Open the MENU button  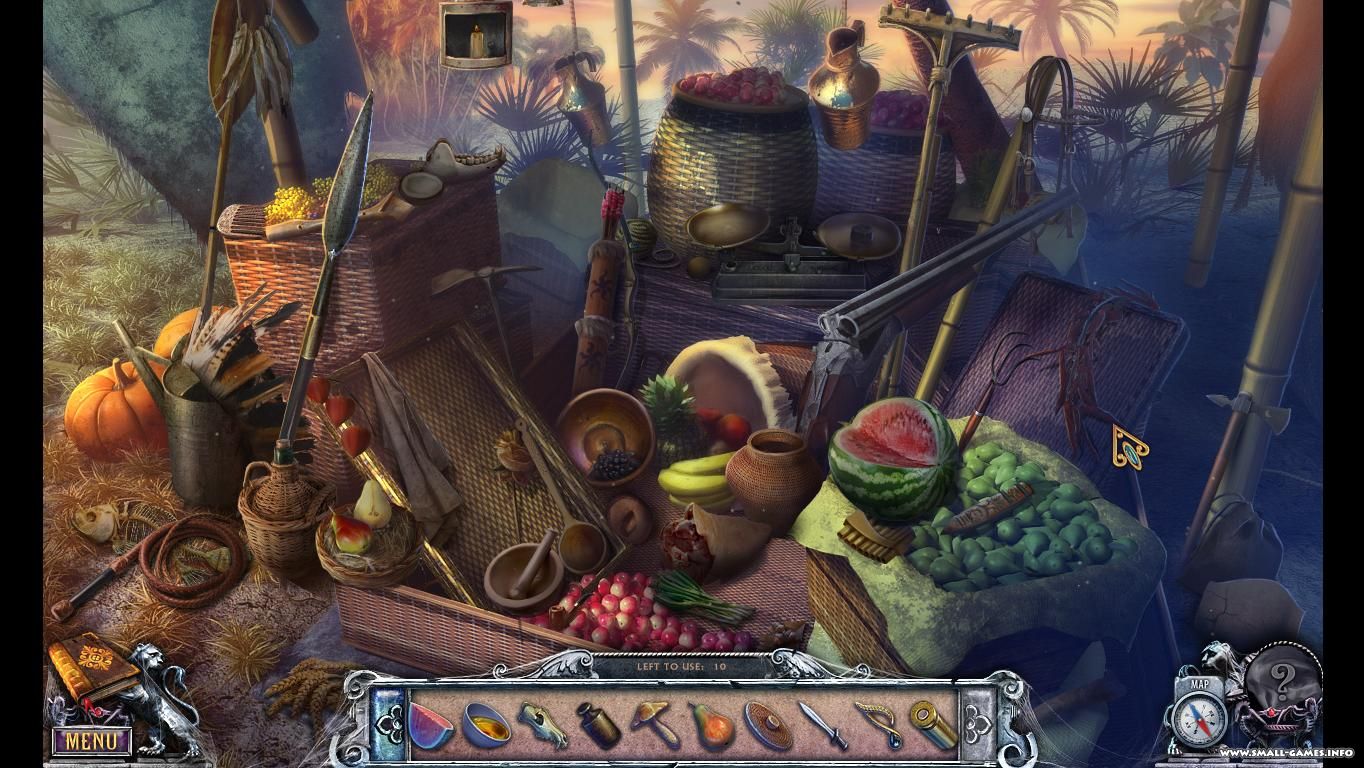(x=91, y=742)
